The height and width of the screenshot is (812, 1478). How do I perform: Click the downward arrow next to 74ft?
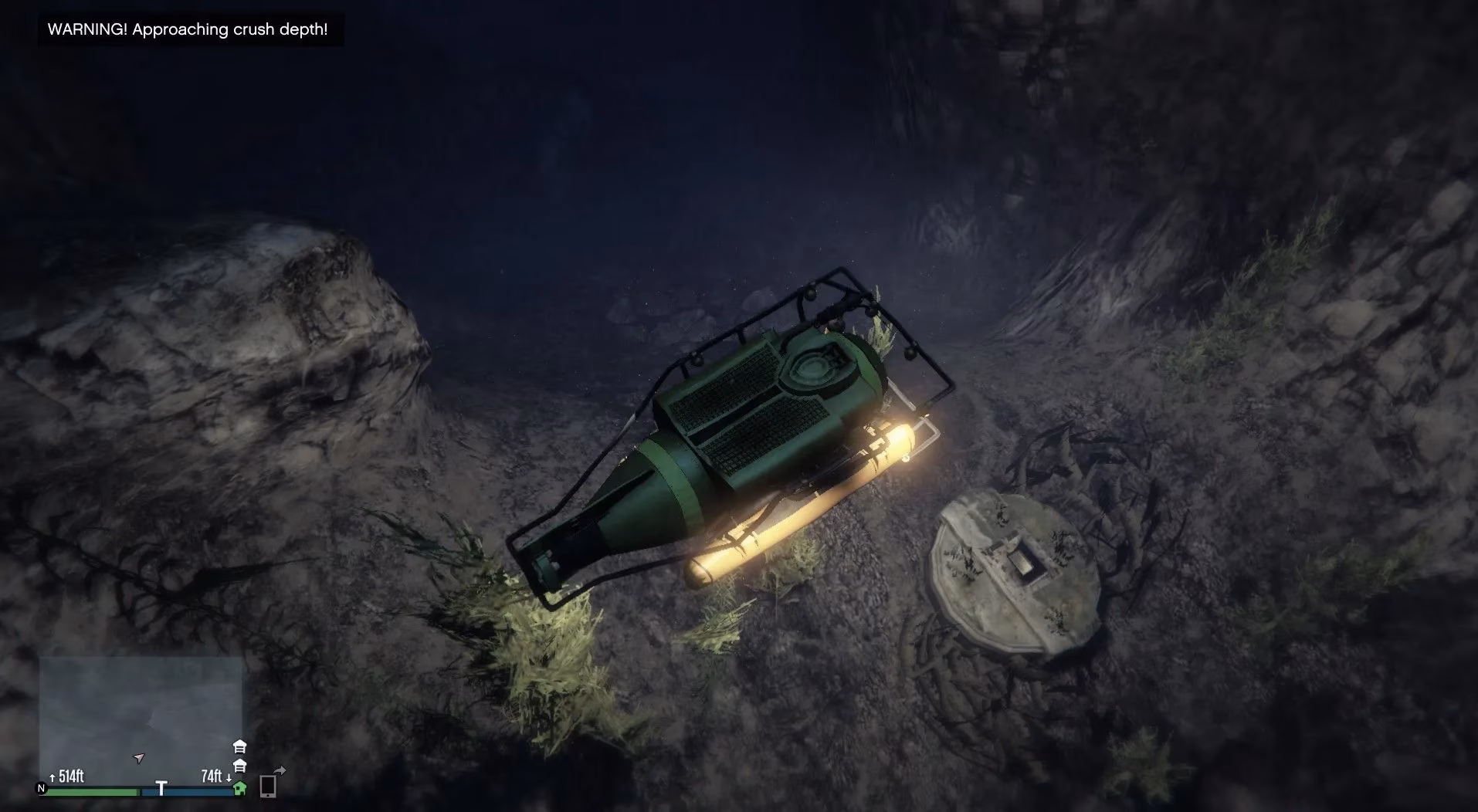[229, 778]
